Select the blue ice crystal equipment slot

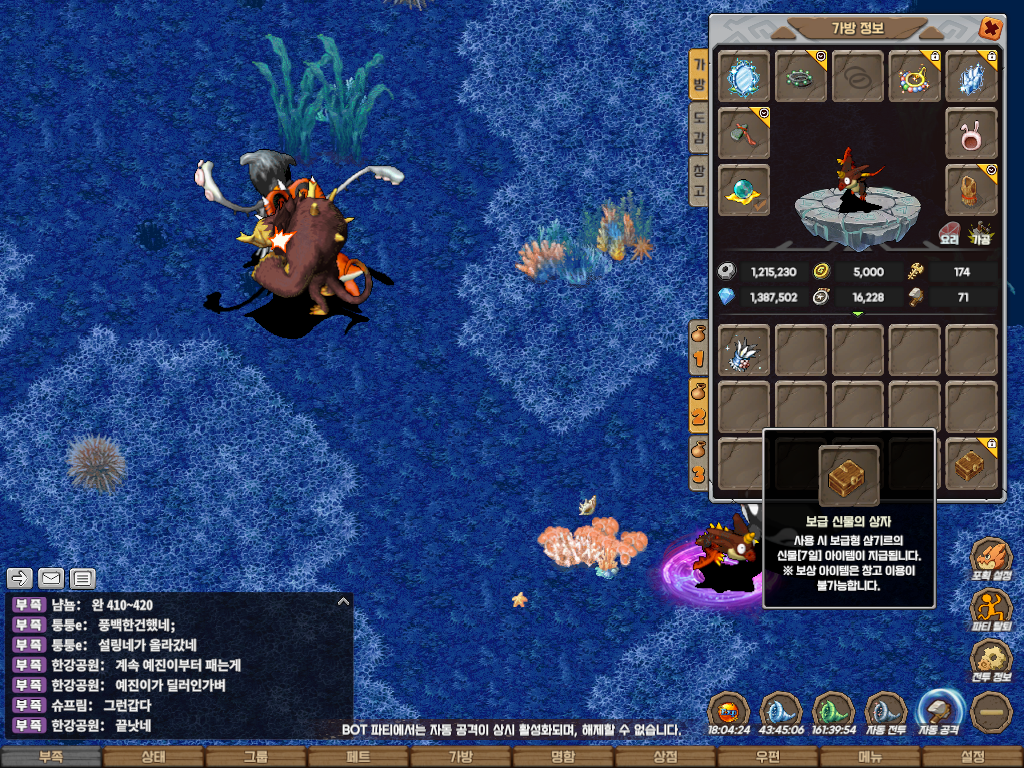971,76
